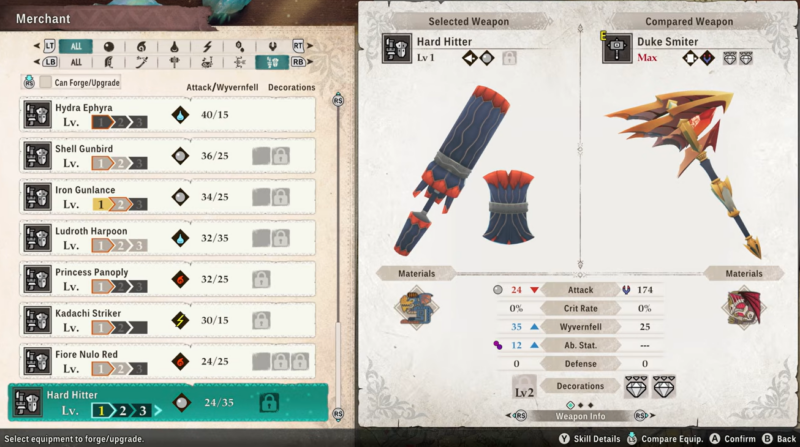800x447 pixels.
Task: Pick the Ludroth Harpoon row
Action: pos(168,238)
